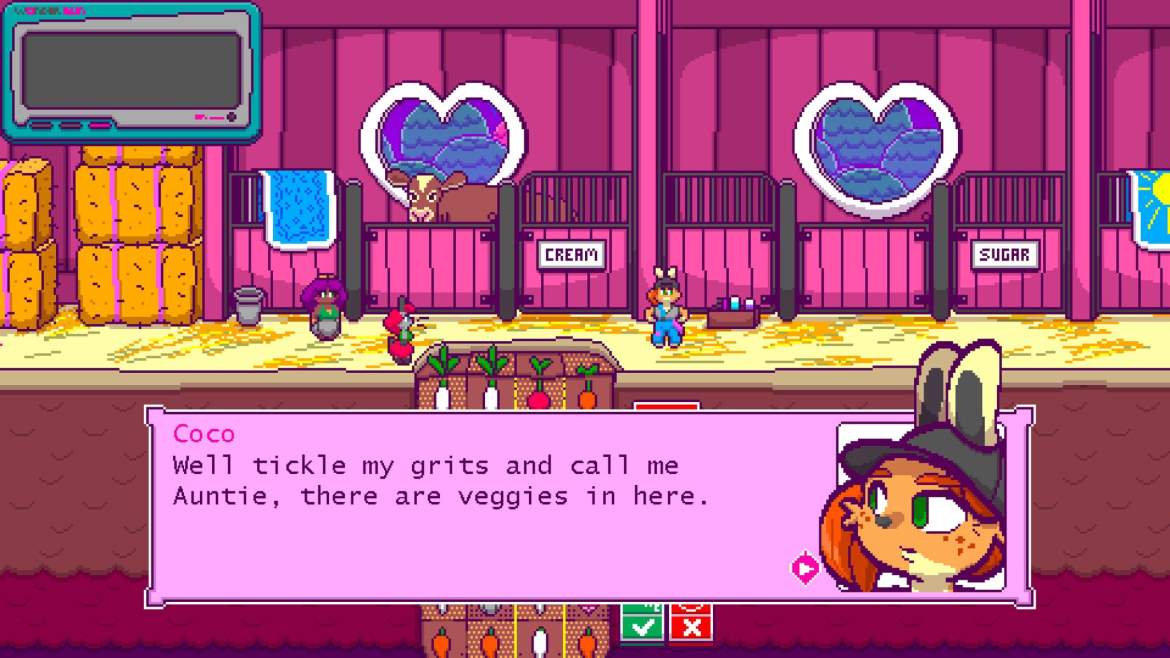The width and height of the screenshot is (1170, 658).
Task: Advance Coco's dialogue with the pink arrow
Action: click(805, 569)
